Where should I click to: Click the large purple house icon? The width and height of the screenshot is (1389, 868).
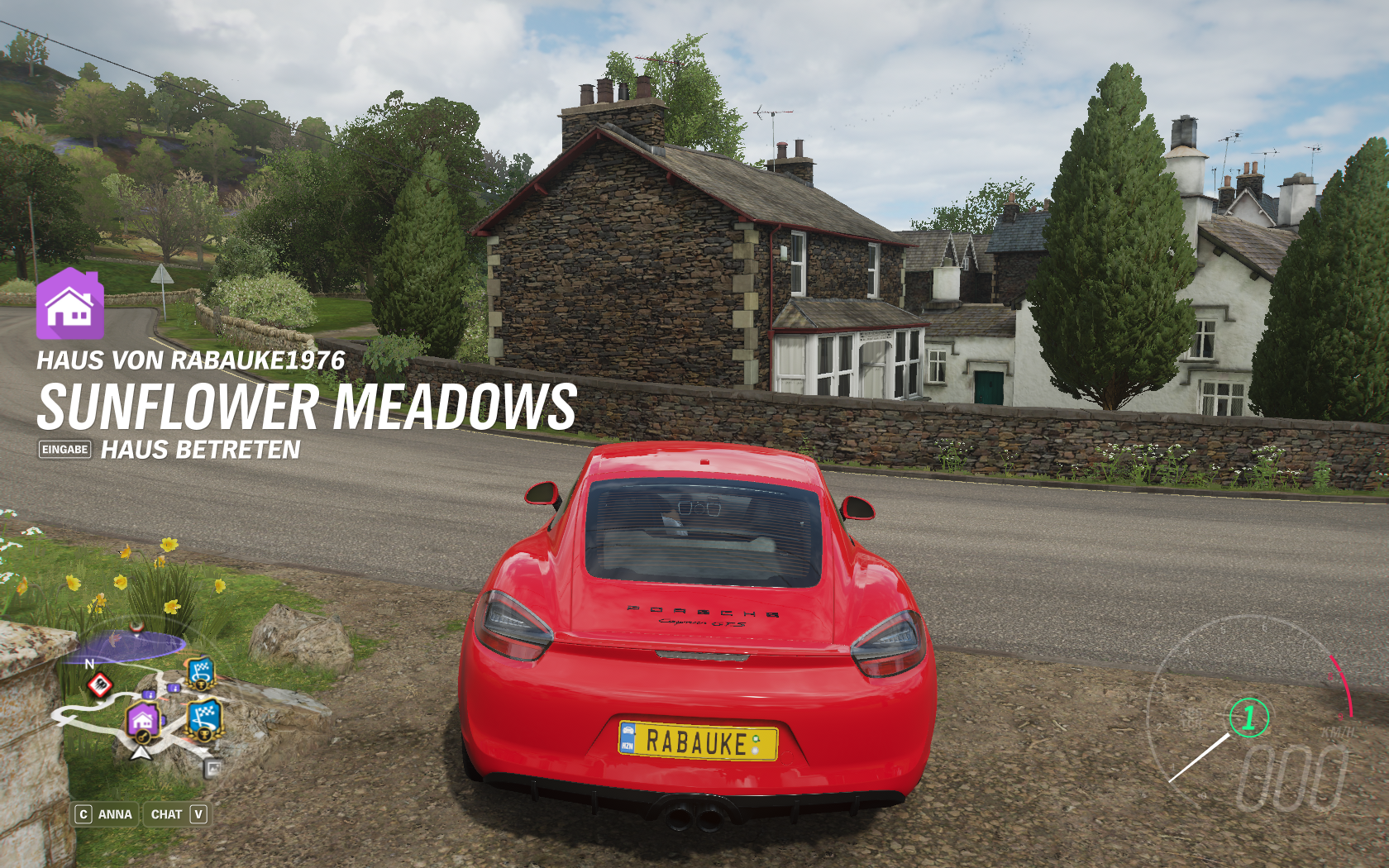[69, 304]
